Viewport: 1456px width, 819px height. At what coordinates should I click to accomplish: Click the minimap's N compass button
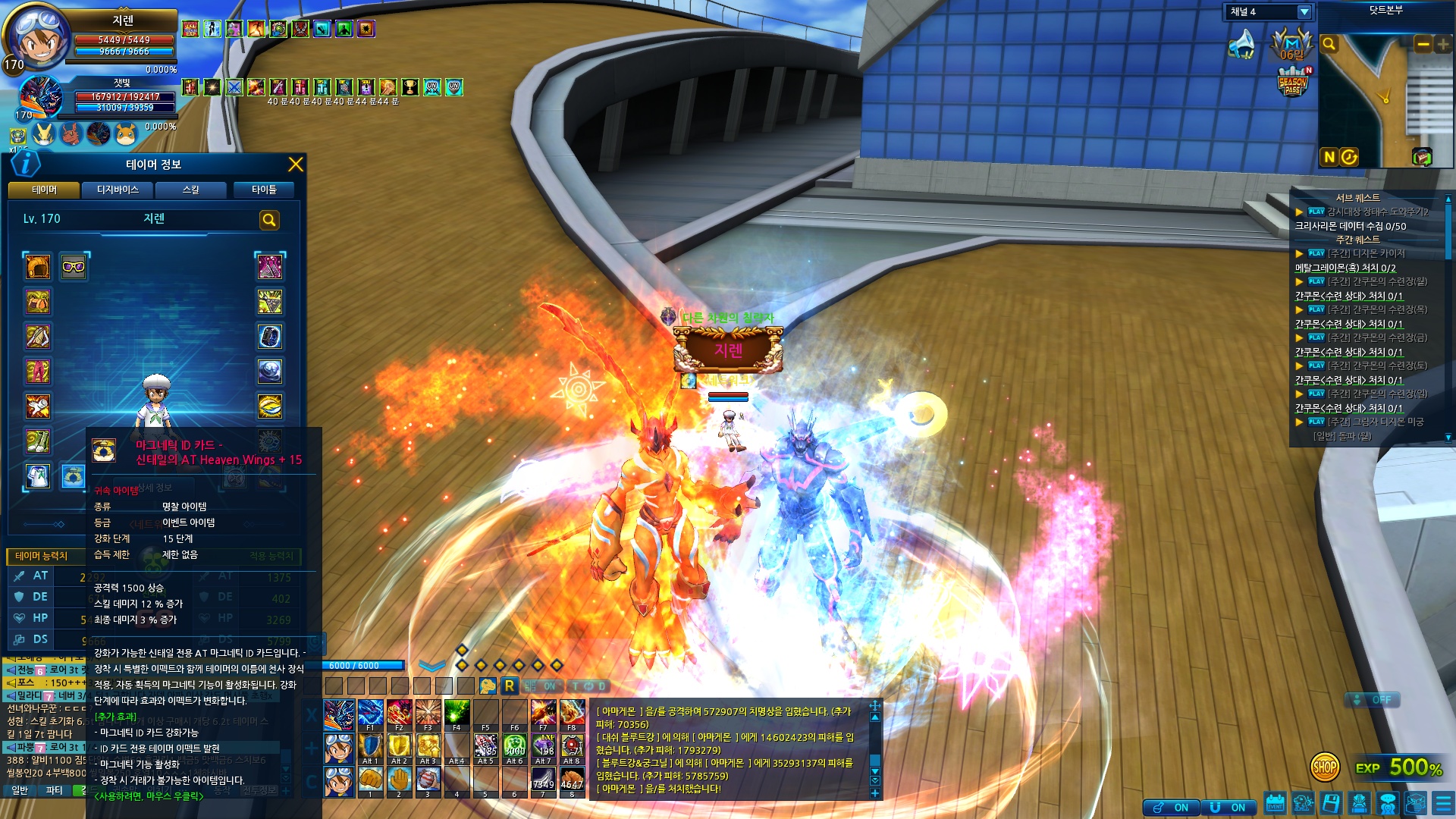[x=1329, y=157]
